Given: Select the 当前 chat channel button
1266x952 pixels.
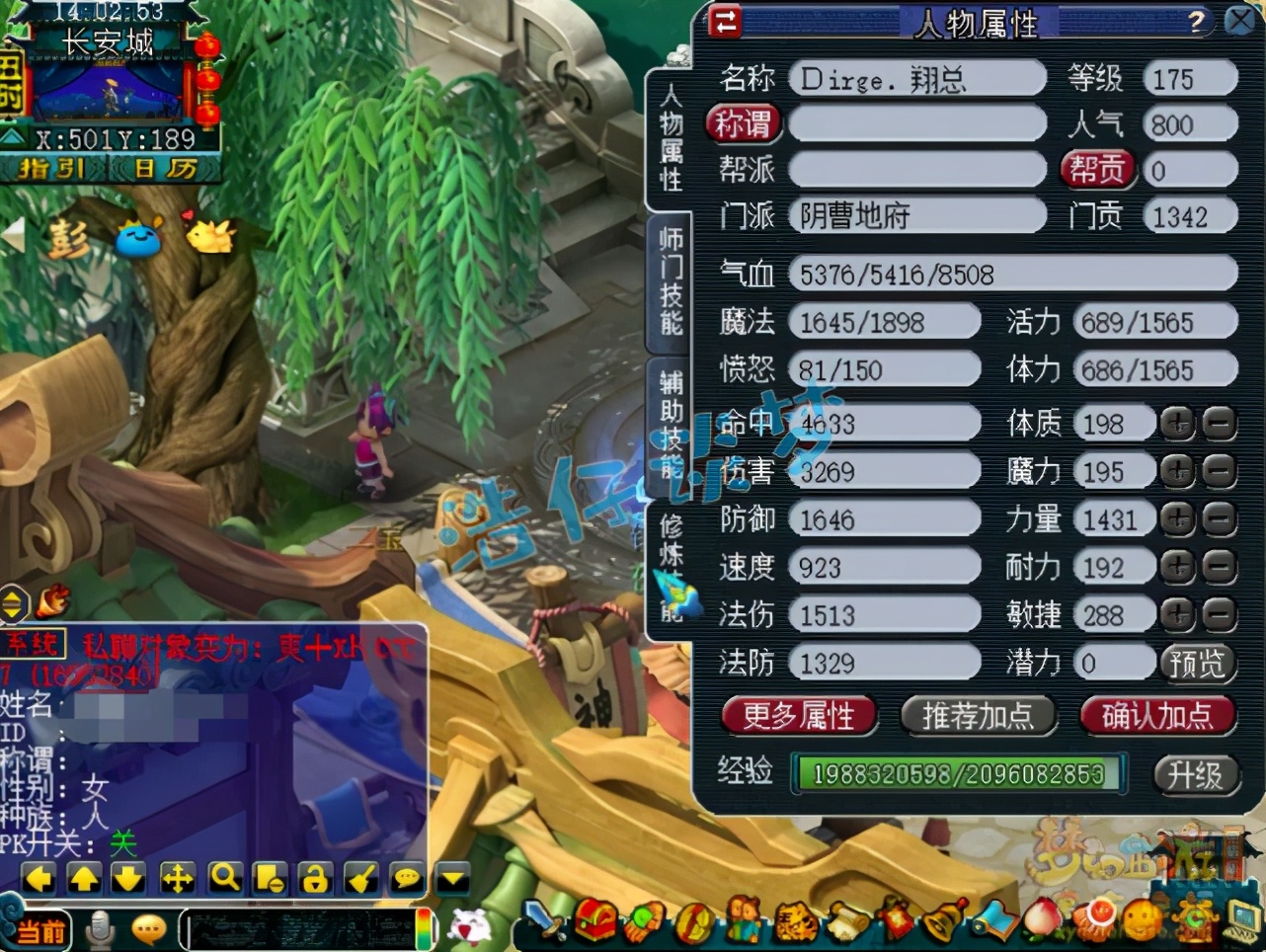Looking at the screenshot, I should click(x=40, y=930).
